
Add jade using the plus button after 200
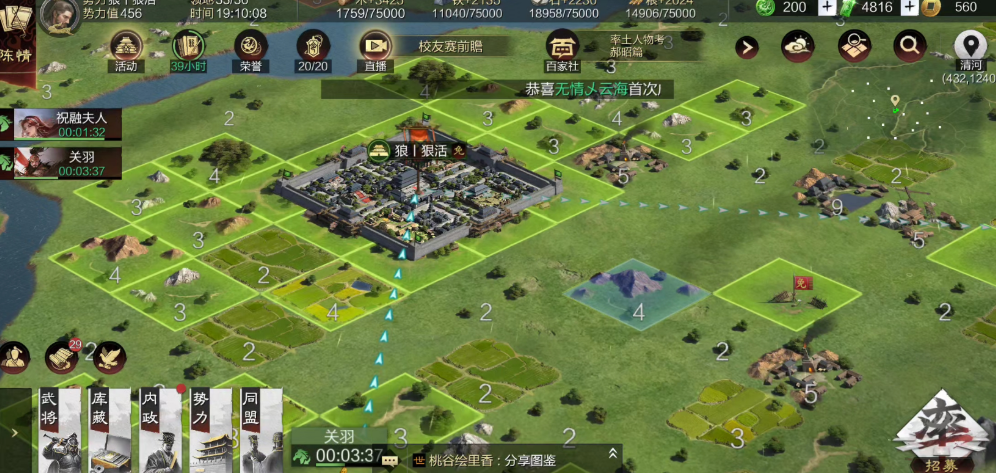[x=827, y=7]
